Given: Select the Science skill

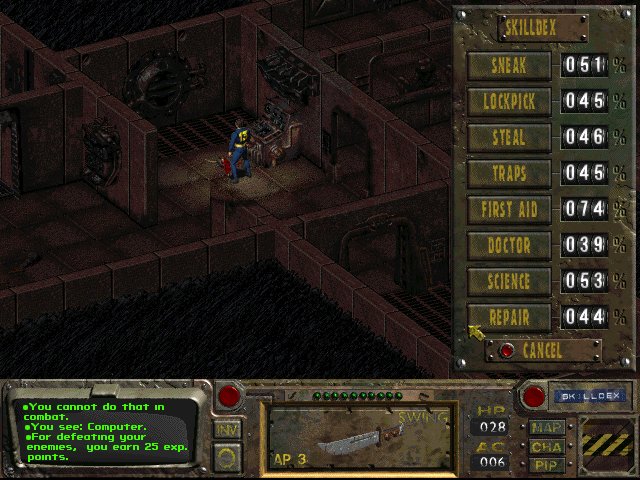Looking at the screenshot, I should coord(510,282).
